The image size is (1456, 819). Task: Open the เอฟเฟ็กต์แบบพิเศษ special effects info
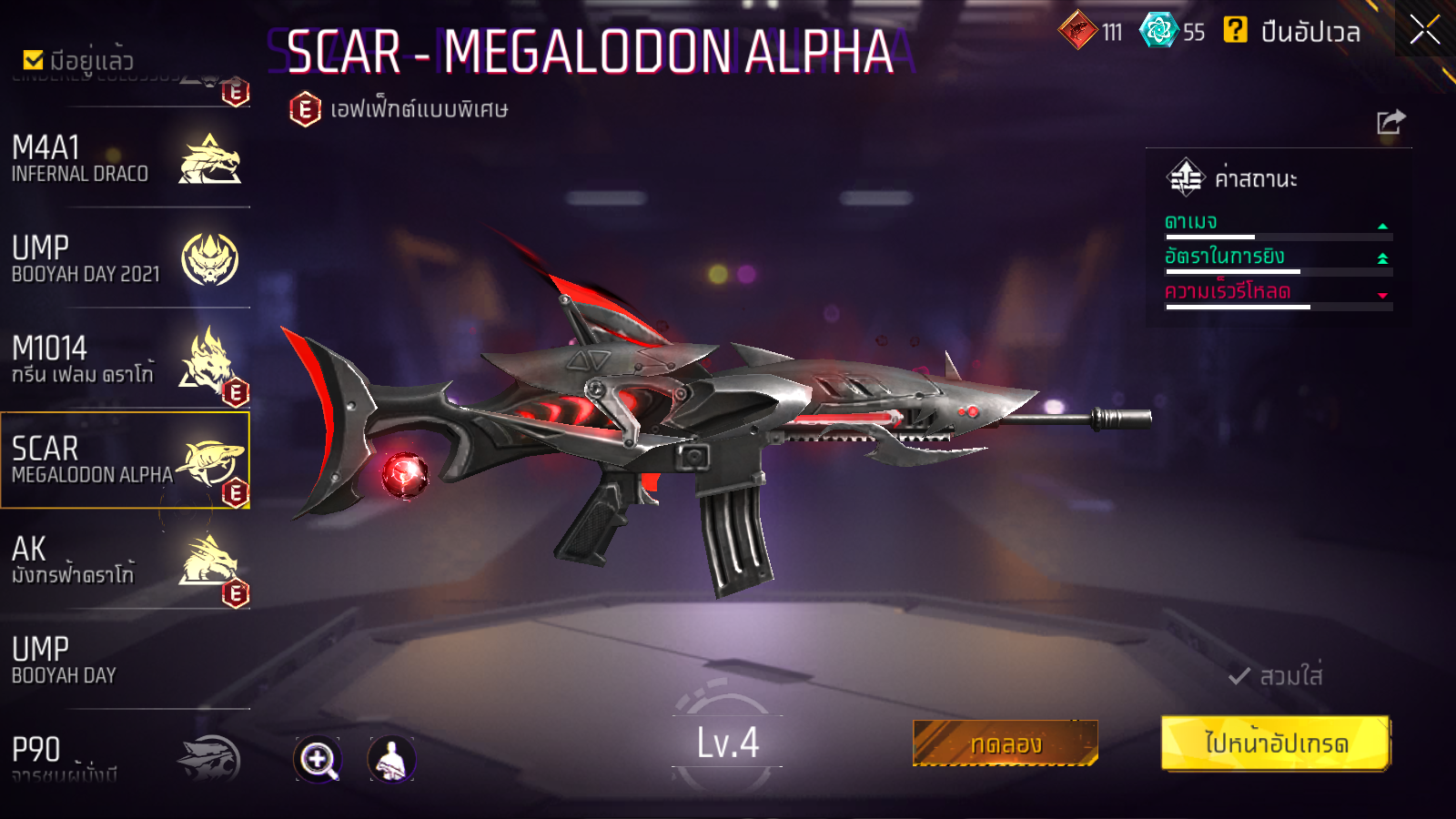coord(398,109)
